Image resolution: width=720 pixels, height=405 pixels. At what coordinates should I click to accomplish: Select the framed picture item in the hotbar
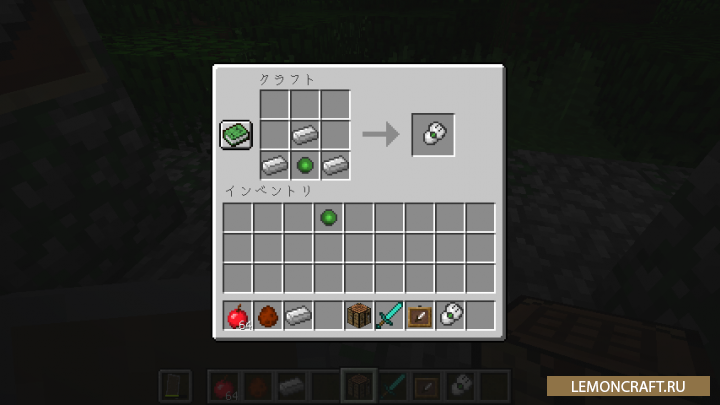(419, 316)
